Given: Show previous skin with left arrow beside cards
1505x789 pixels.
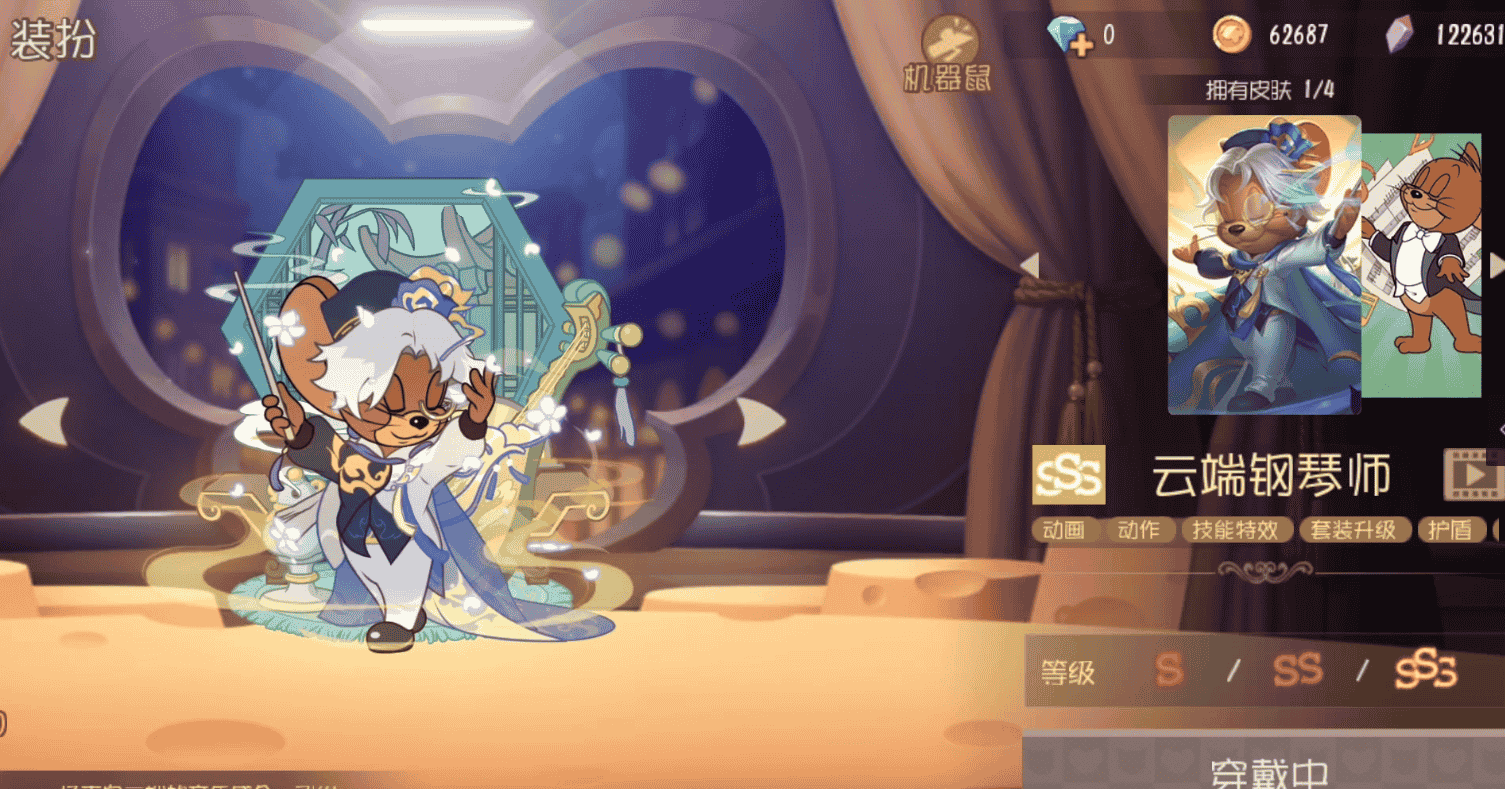Looking at the screenshot, I should click(x=1029, y=265).
